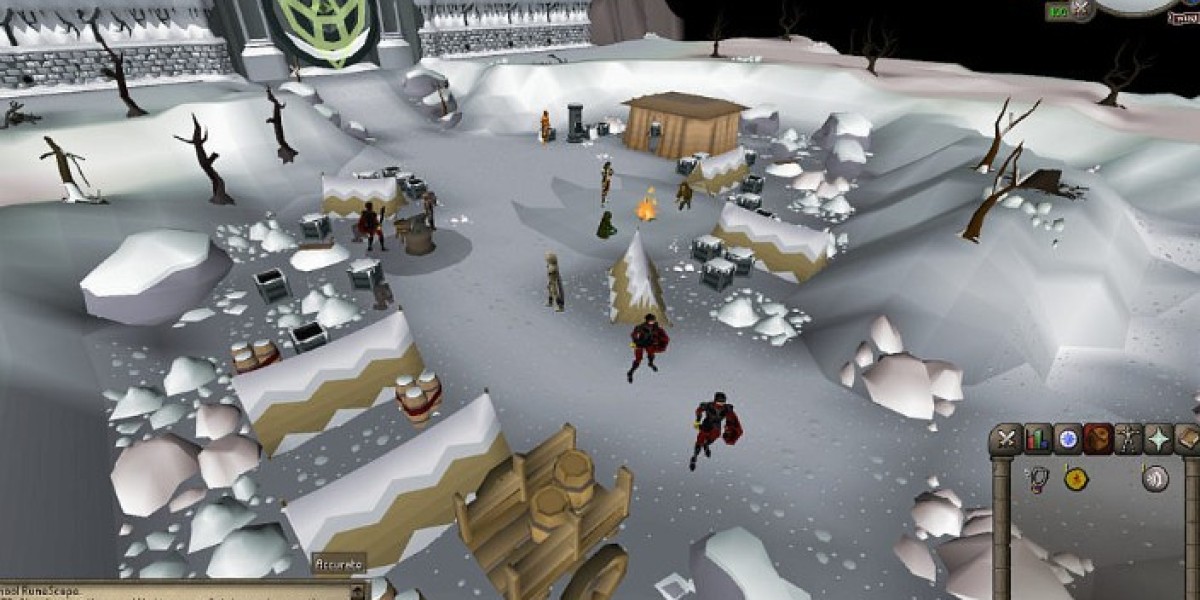Click the chat box message area
The height and width of the screenshot is (600, 1200).
click(150, 591)
